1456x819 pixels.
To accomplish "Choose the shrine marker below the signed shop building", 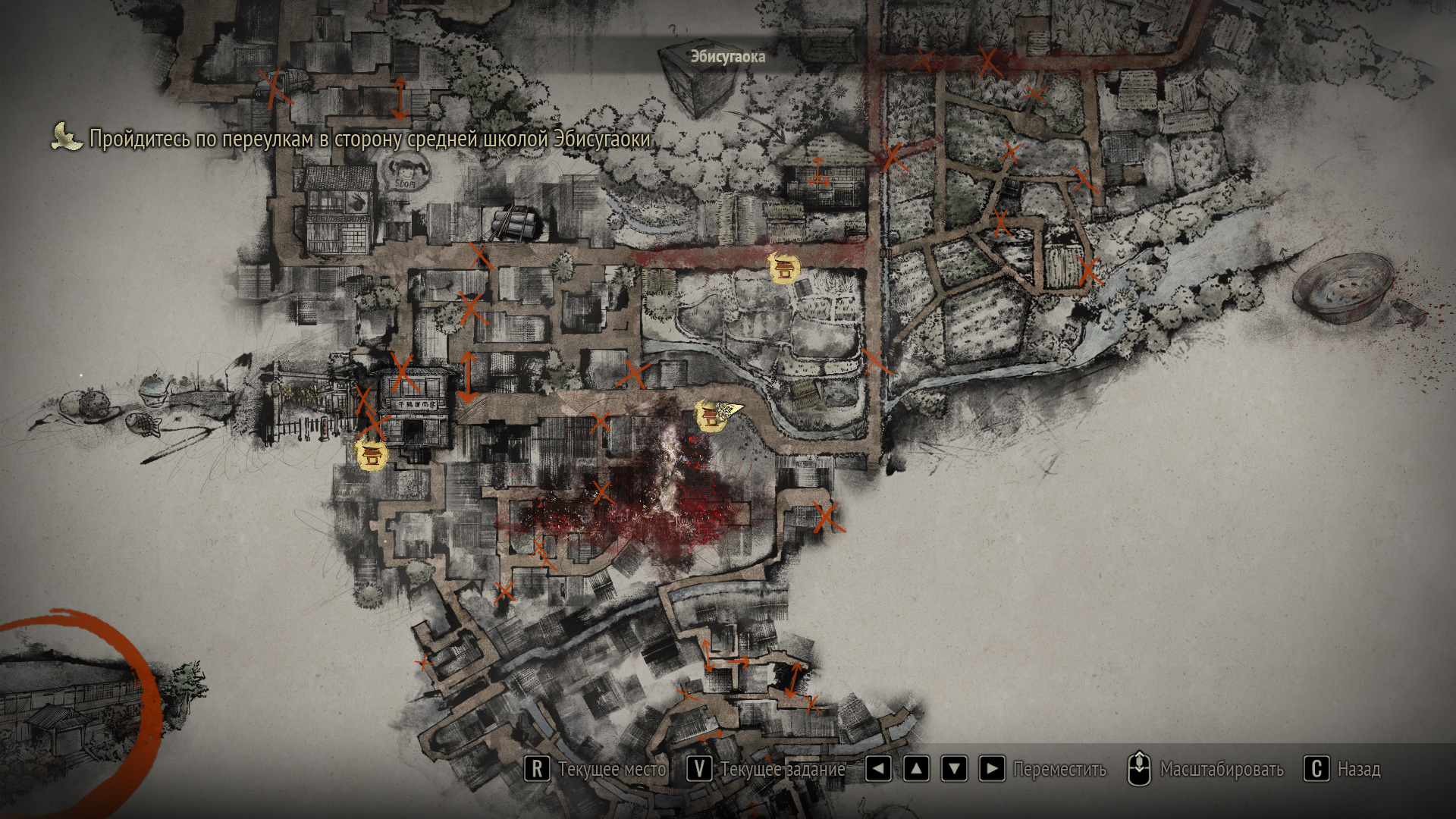I will (372, 455).
